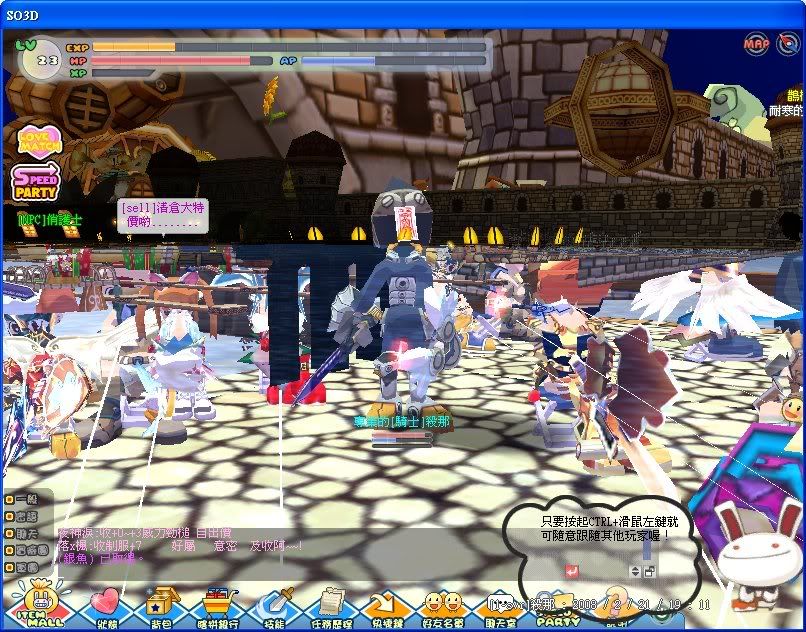The image size is (806, 632).
Task: Click the compass icon beside MAP
Action: [787, 44]
